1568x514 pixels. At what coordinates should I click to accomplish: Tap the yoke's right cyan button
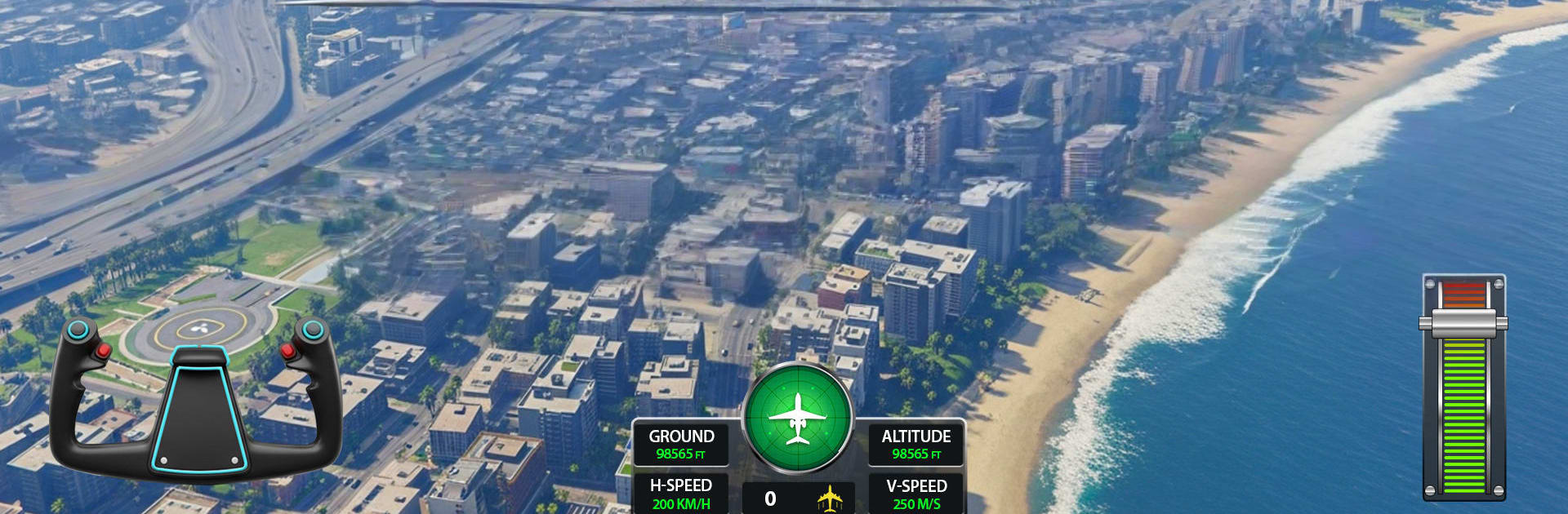tap(312, 330)
